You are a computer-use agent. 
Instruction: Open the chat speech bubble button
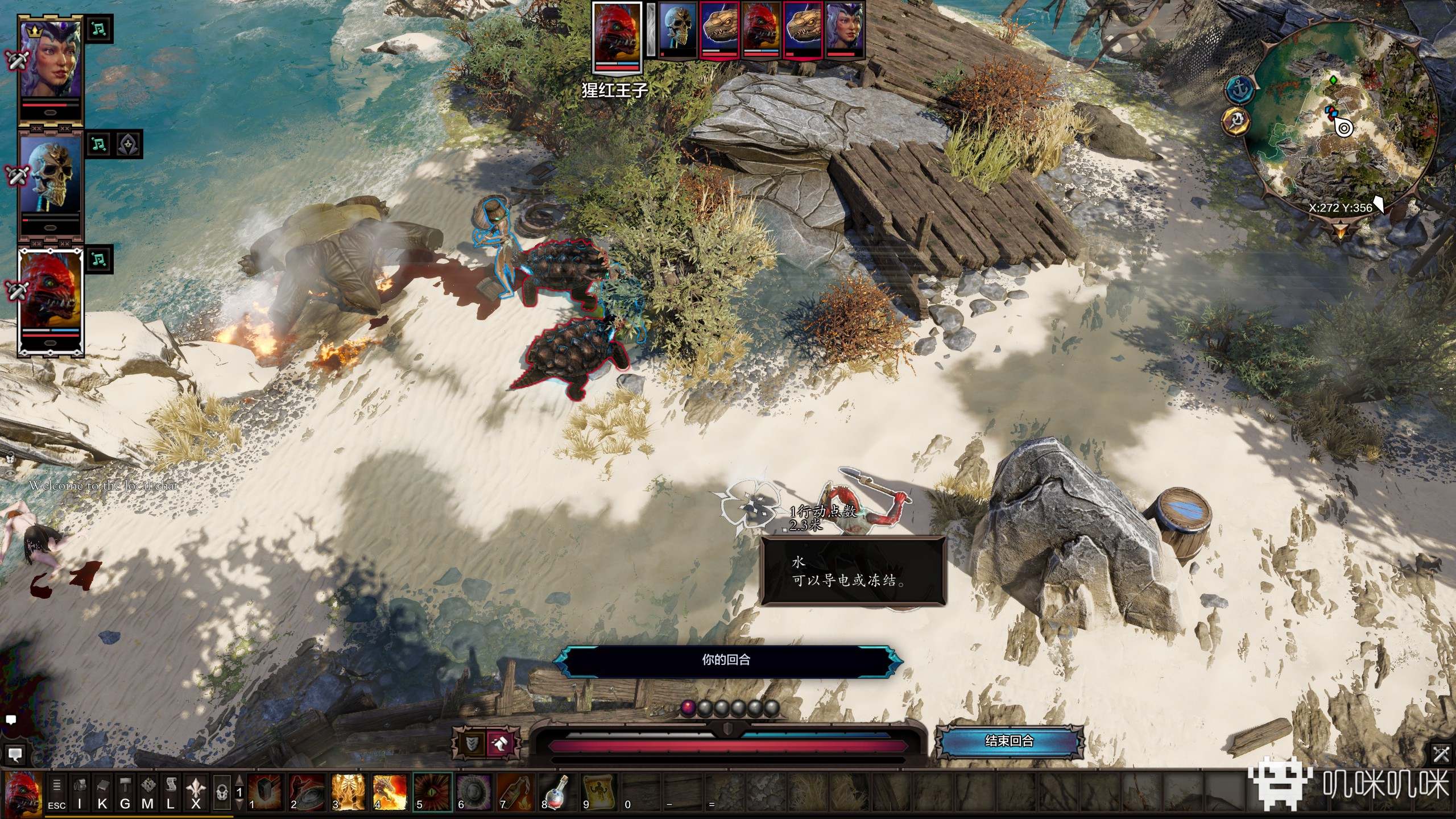15,755
